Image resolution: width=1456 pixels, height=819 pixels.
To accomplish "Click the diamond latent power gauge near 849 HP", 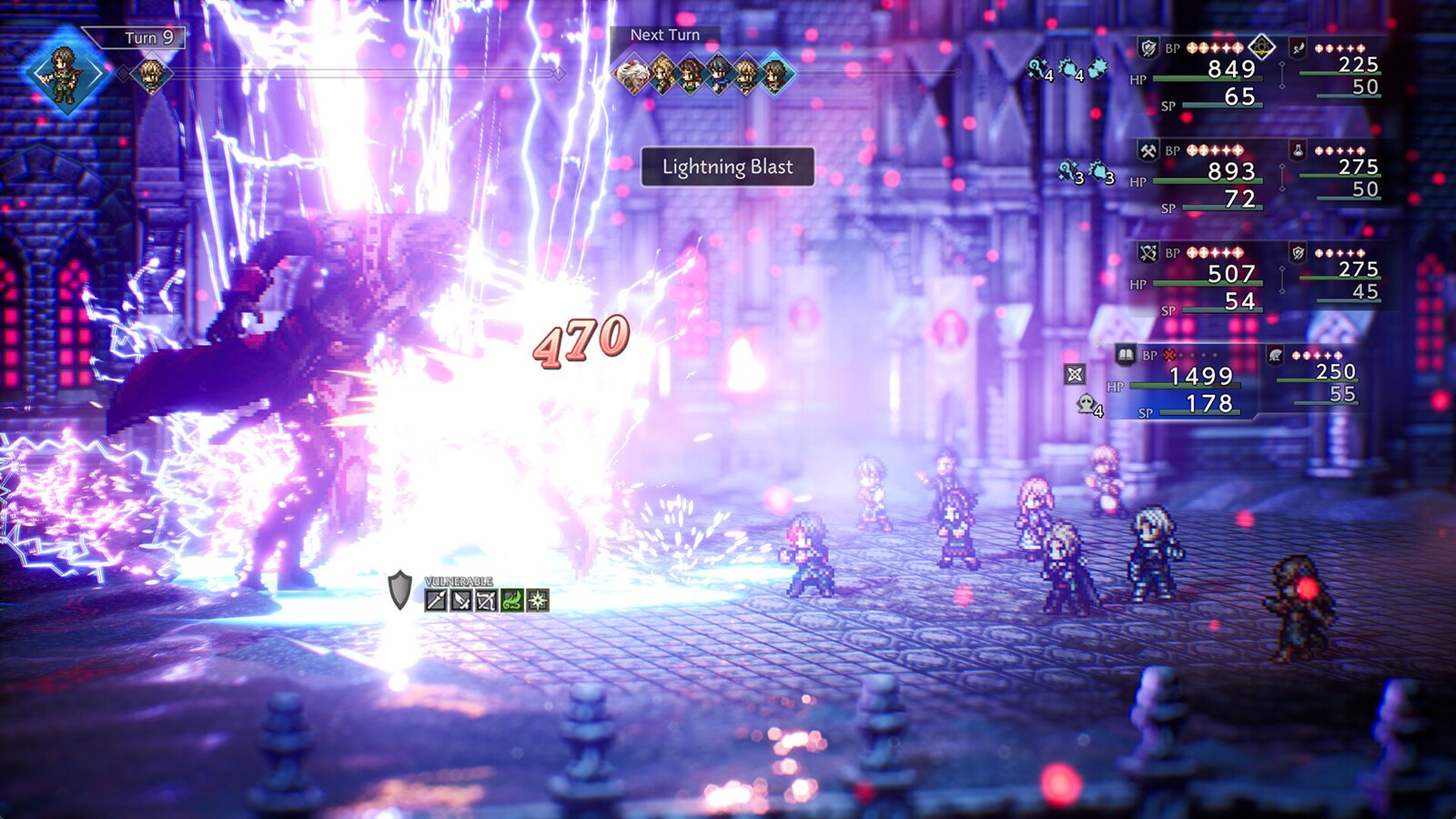I will [x=1261, y=48].
